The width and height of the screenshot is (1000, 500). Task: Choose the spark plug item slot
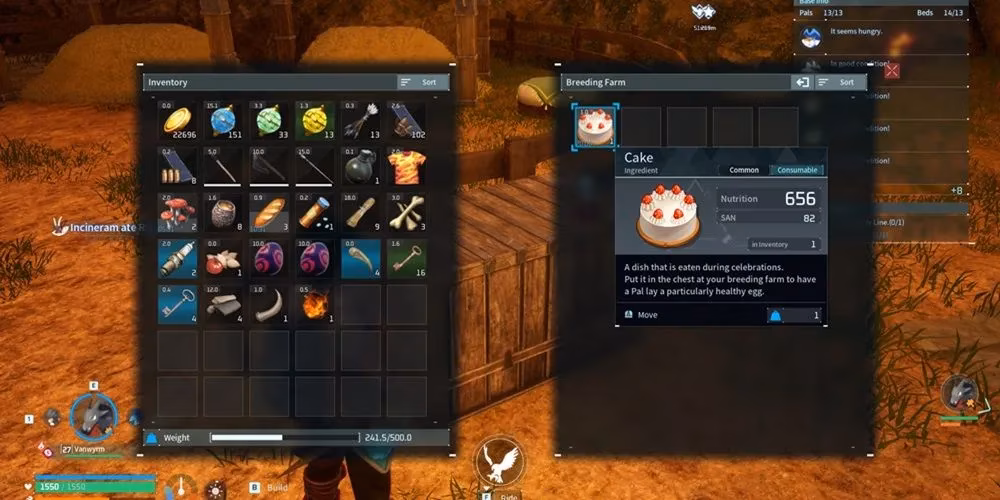point(179,258)
